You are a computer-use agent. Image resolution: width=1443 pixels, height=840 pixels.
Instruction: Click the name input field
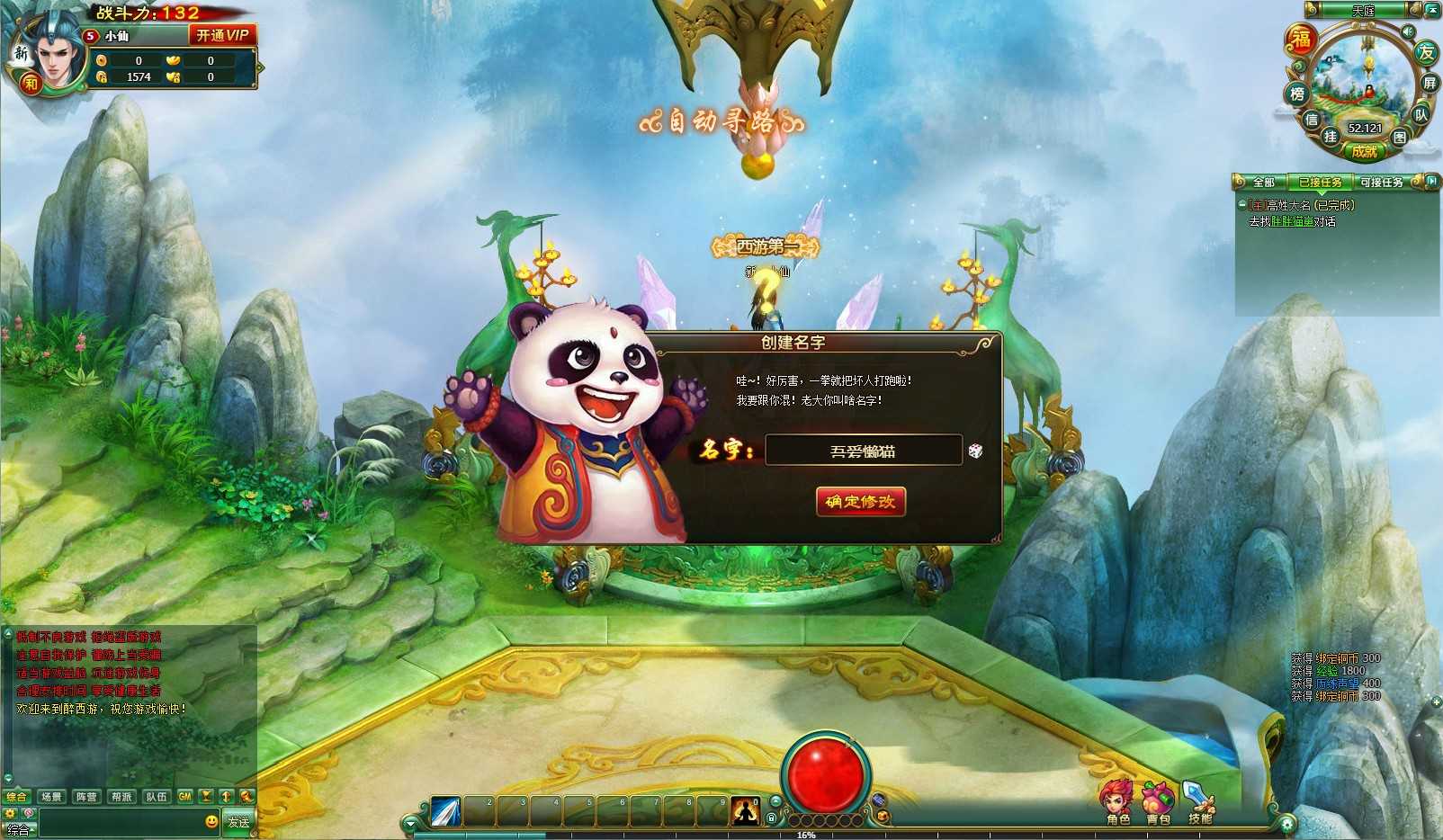863,451
